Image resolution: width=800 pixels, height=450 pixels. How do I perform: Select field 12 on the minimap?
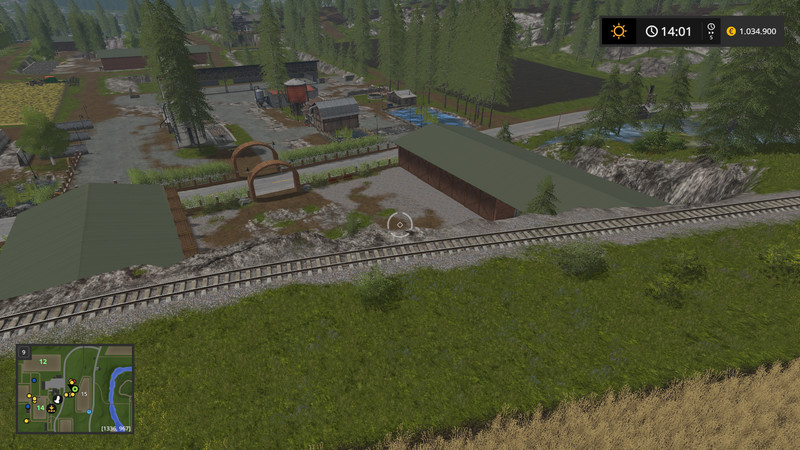(x=43, y=361)
